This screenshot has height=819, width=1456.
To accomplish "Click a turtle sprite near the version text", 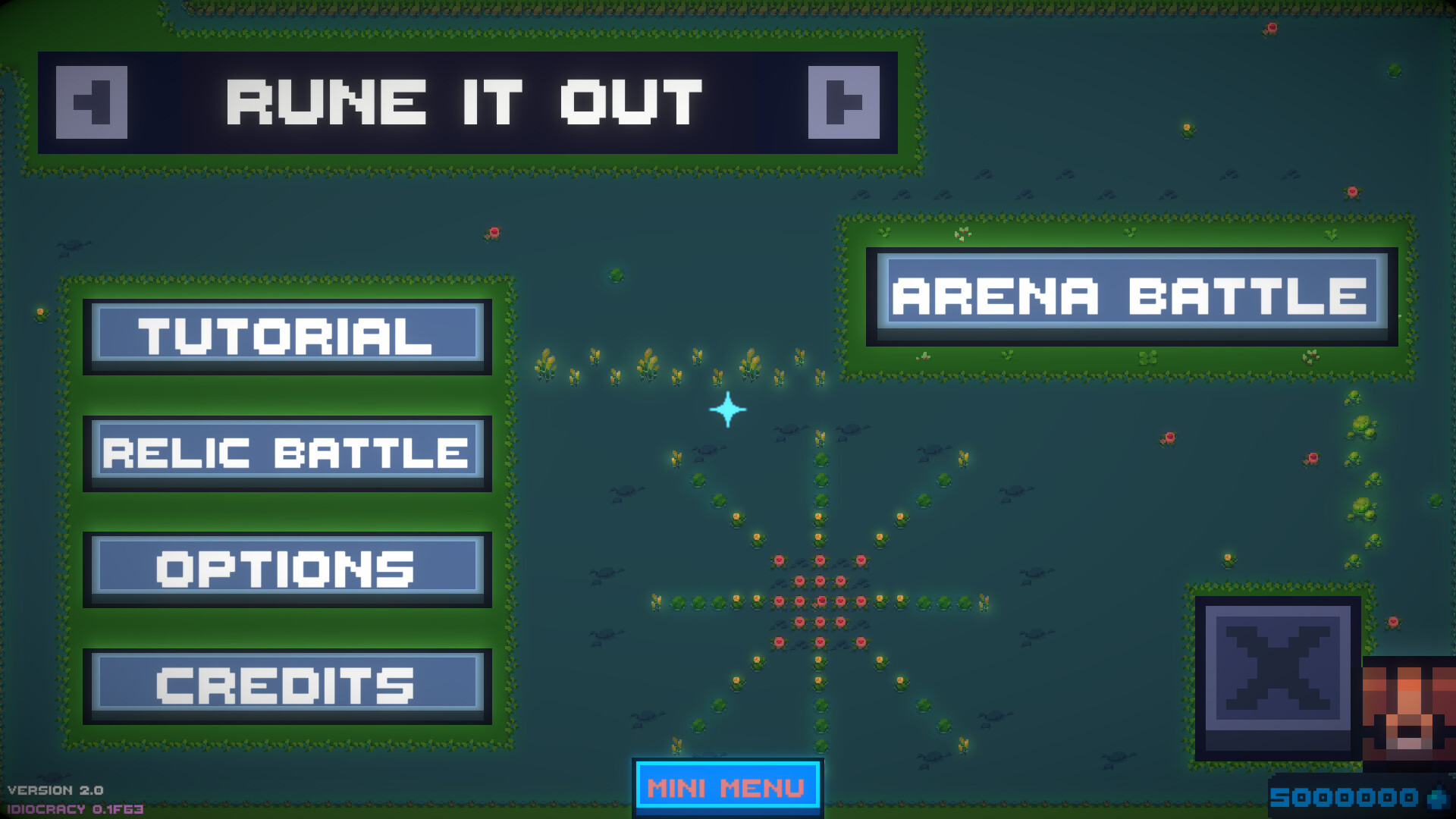I will (x=52, y=776).
